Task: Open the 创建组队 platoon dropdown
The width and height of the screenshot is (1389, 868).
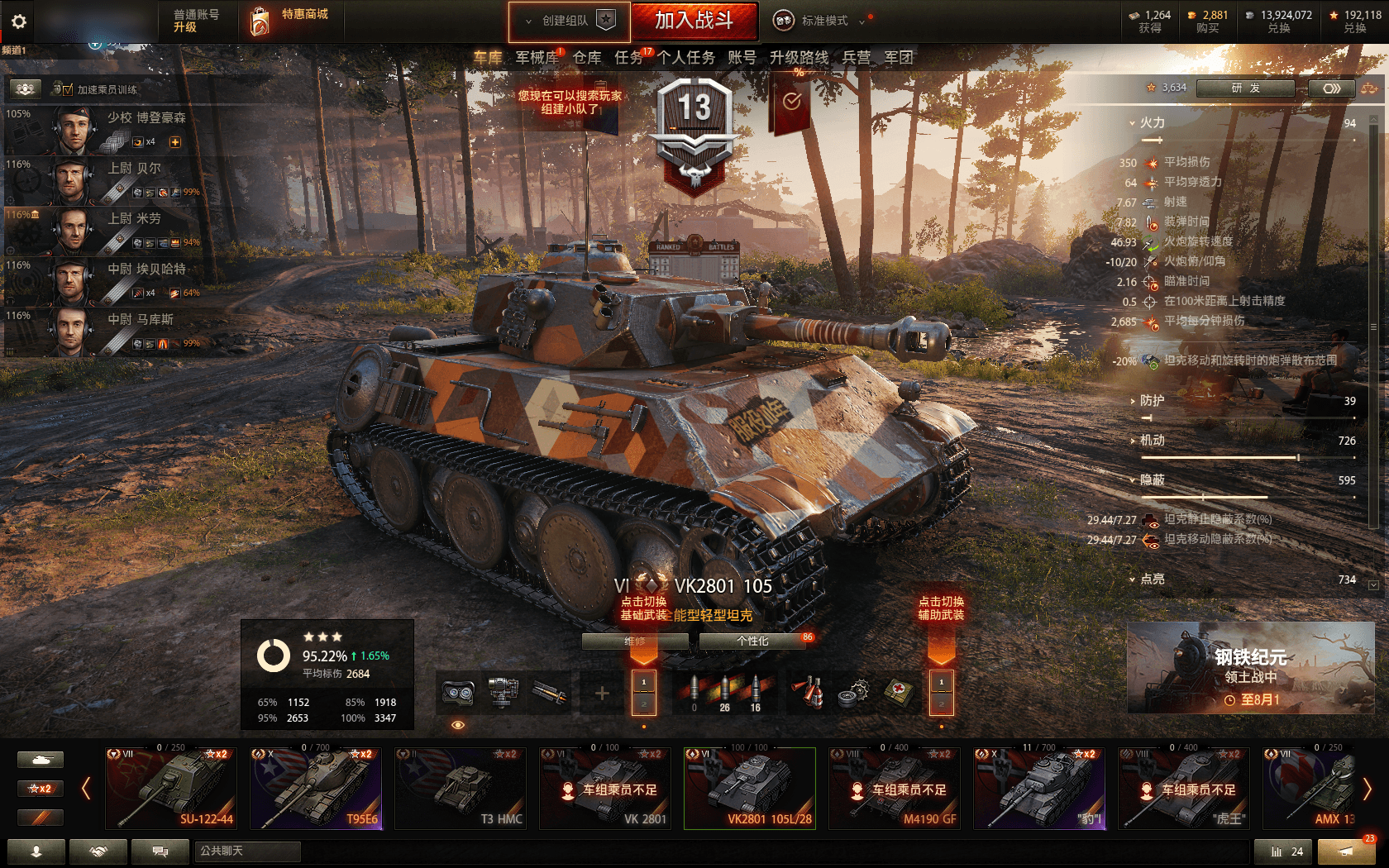Action: (570, 21)
